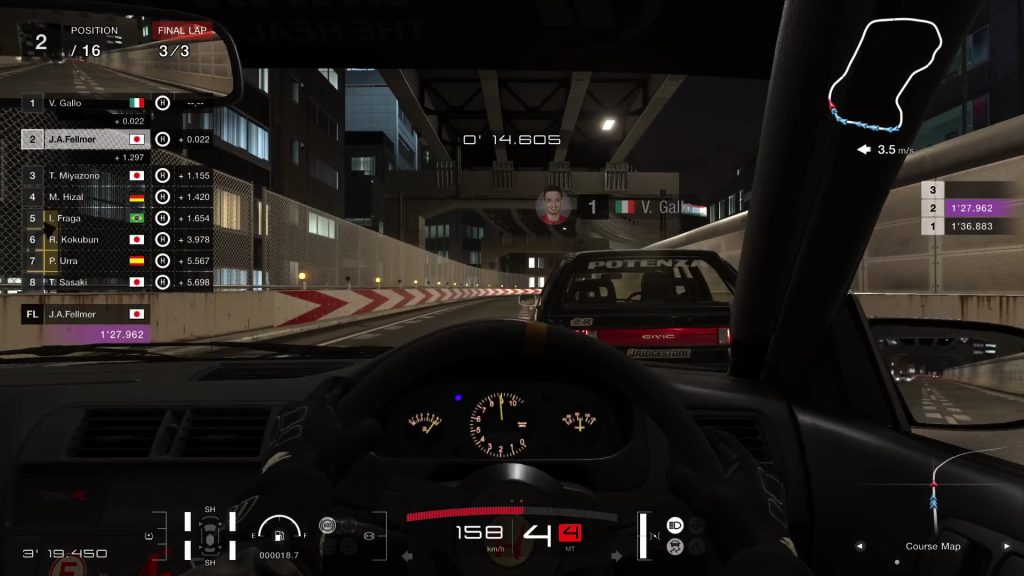Viewport: 1024px width, 576px height.
Task: Select T. Sasaki's standings row
Action: 85,283
